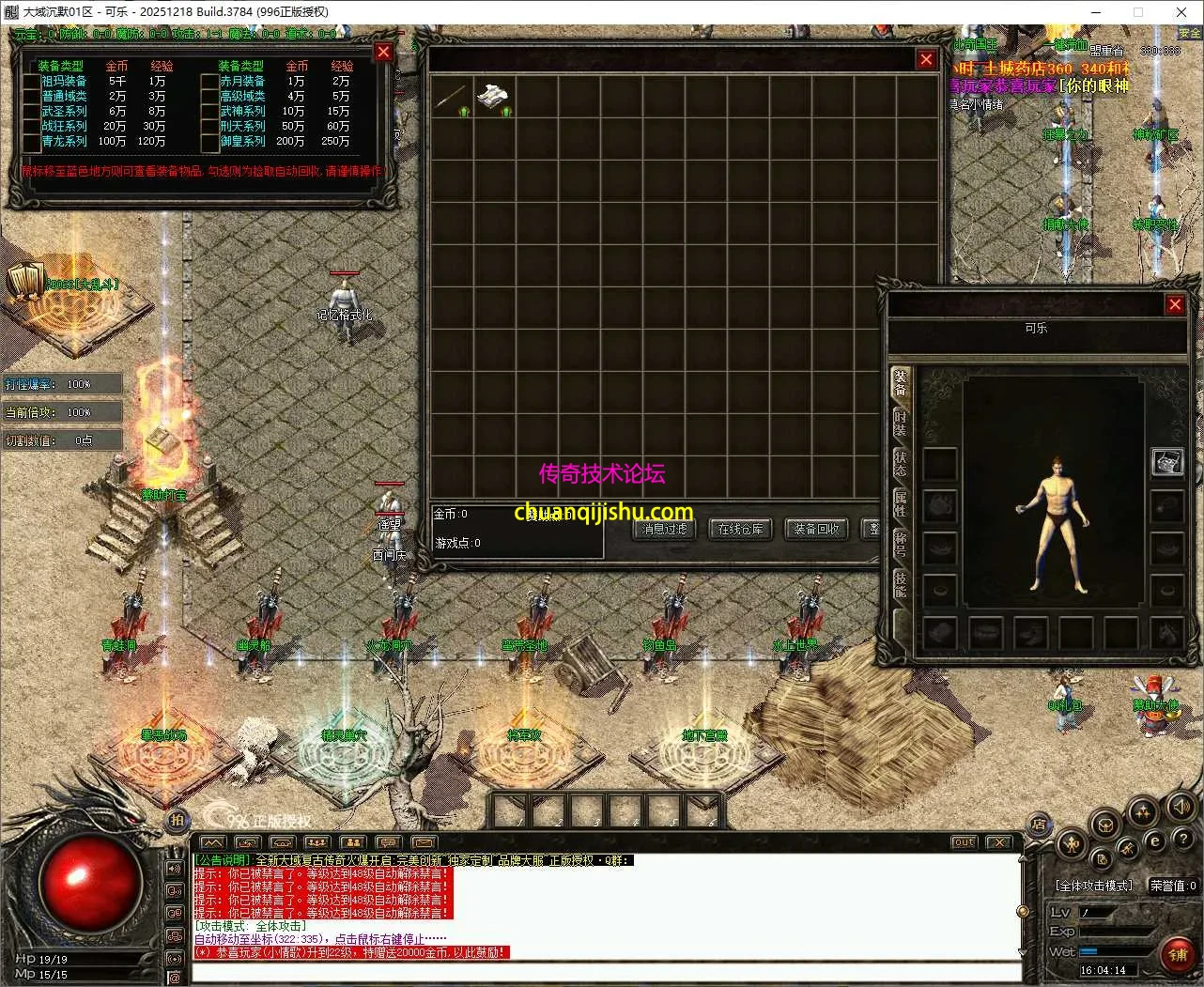1204x987 pixels.
Task: Tick the 祖玛装备 auto-recycle checkbox
Action: coord(32,82)
